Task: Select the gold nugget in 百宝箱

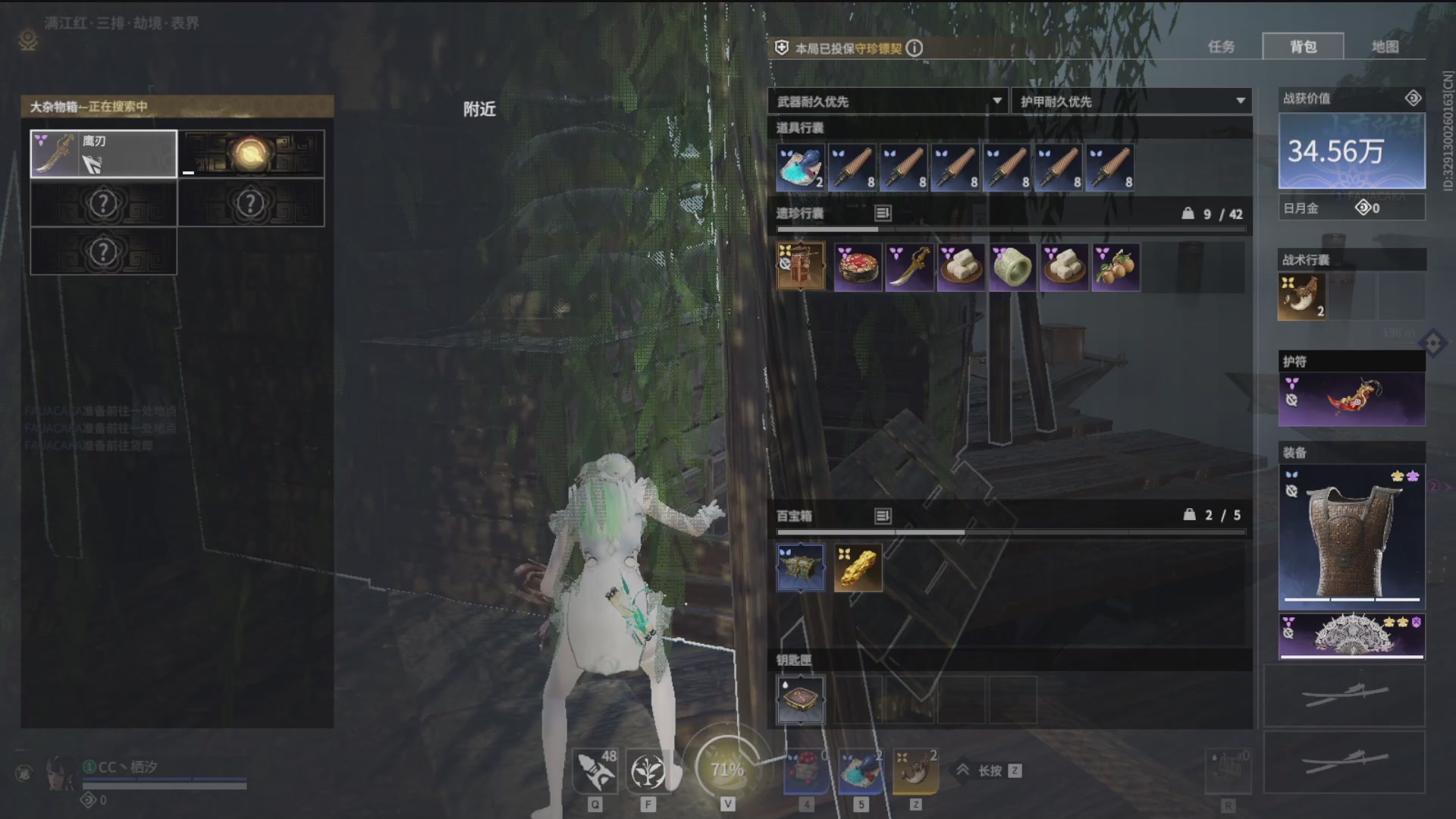Action: click(x=858, y=568)
